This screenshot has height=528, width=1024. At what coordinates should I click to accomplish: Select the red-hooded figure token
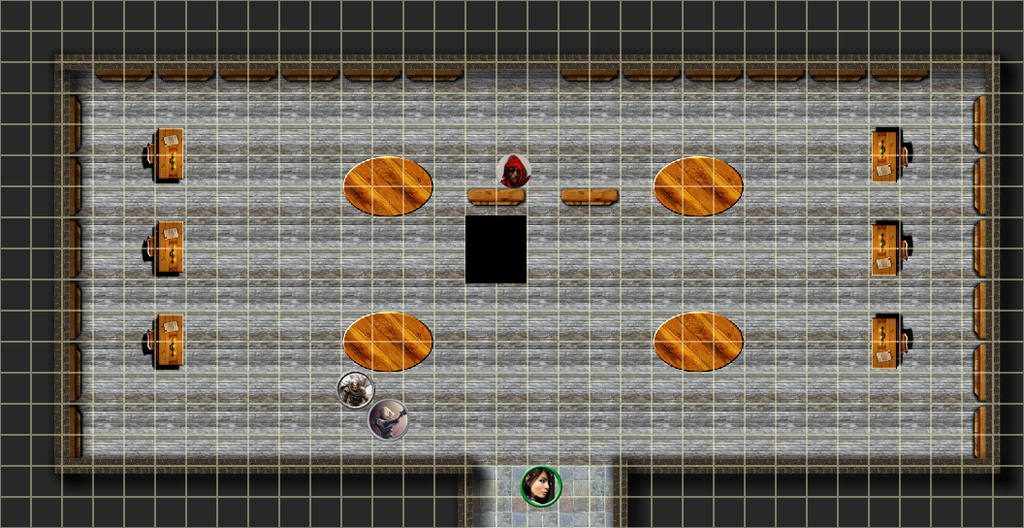[x=514, y=172]
